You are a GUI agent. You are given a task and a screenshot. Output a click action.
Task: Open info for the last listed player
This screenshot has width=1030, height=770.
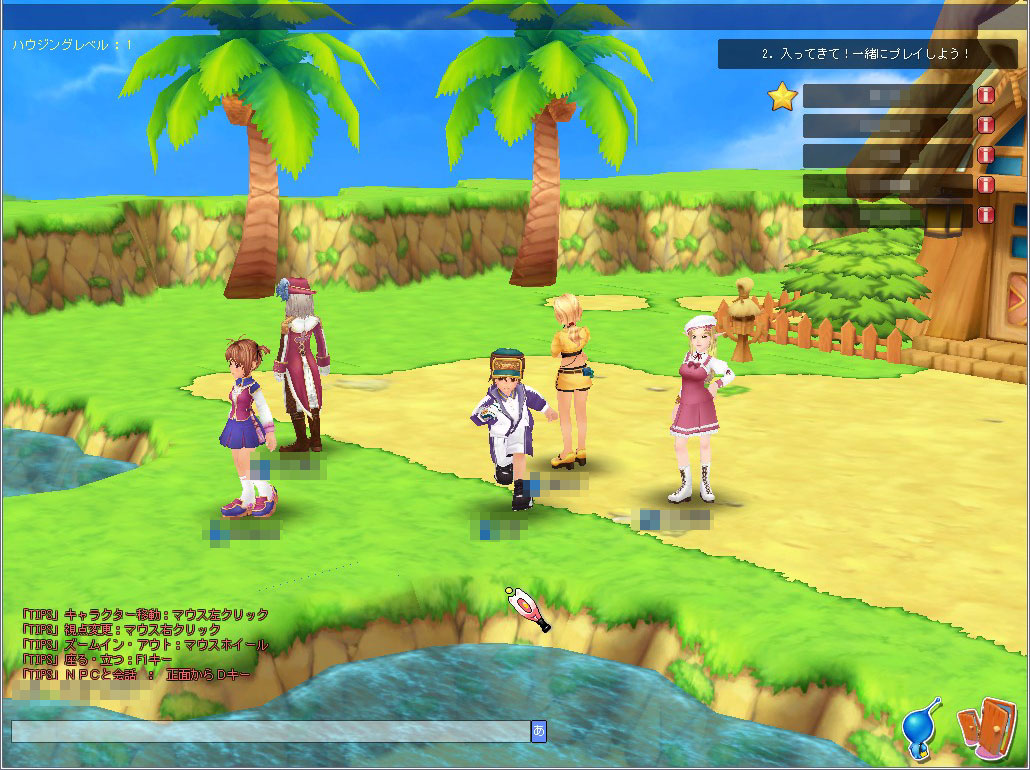(x=985, y=215)
